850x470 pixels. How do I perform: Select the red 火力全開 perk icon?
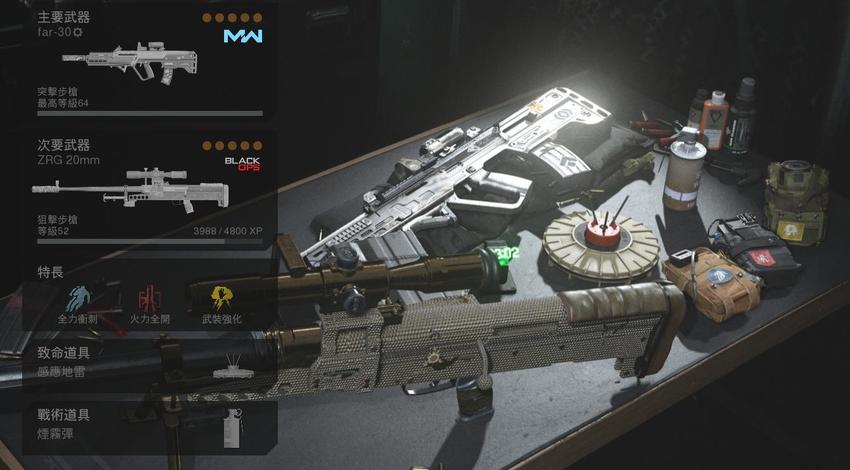tap(150, 298)
